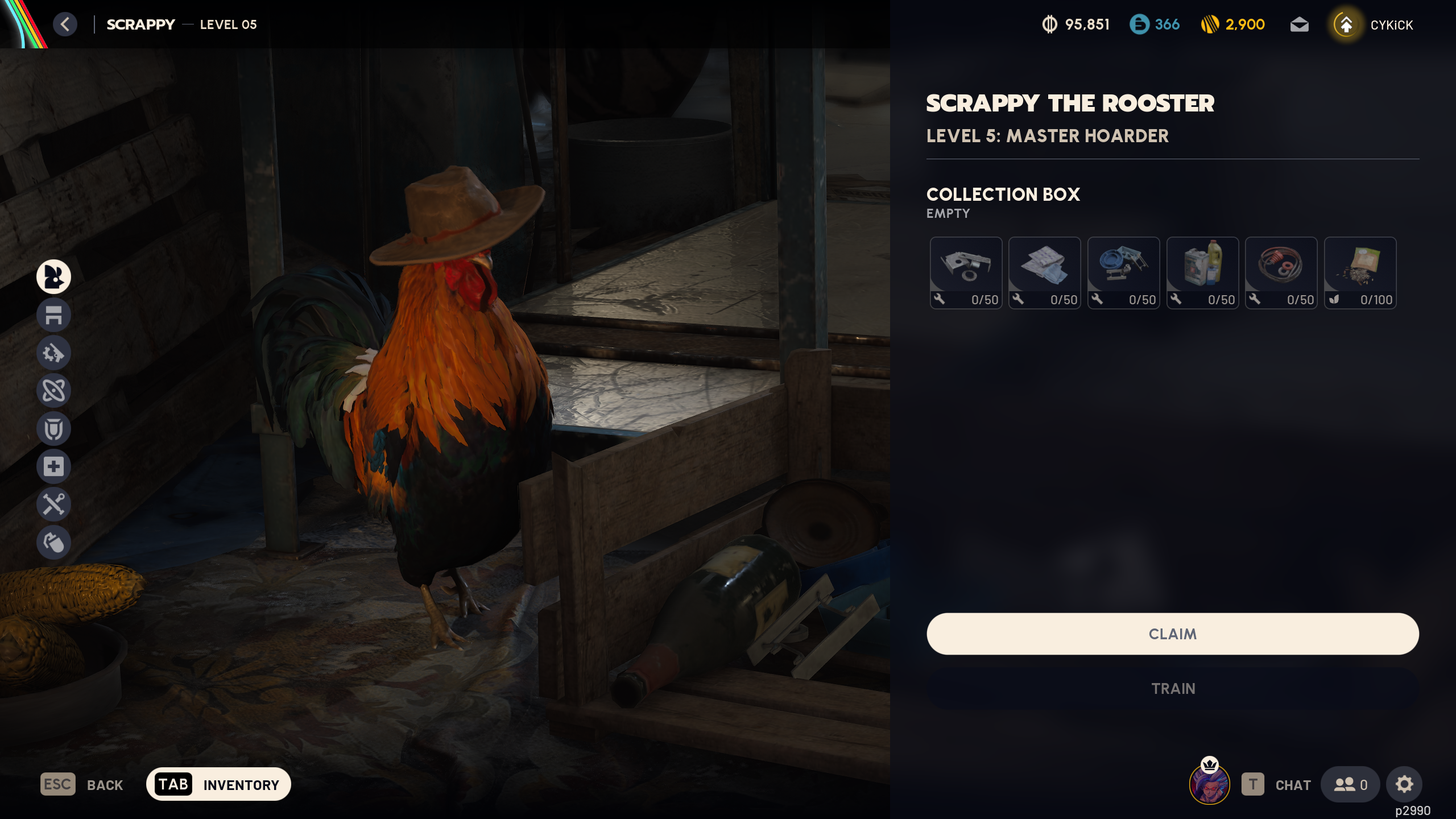Open the mail inbox envelope
The width and height of the screenshot is (1456, 819).
[1299, 24]
